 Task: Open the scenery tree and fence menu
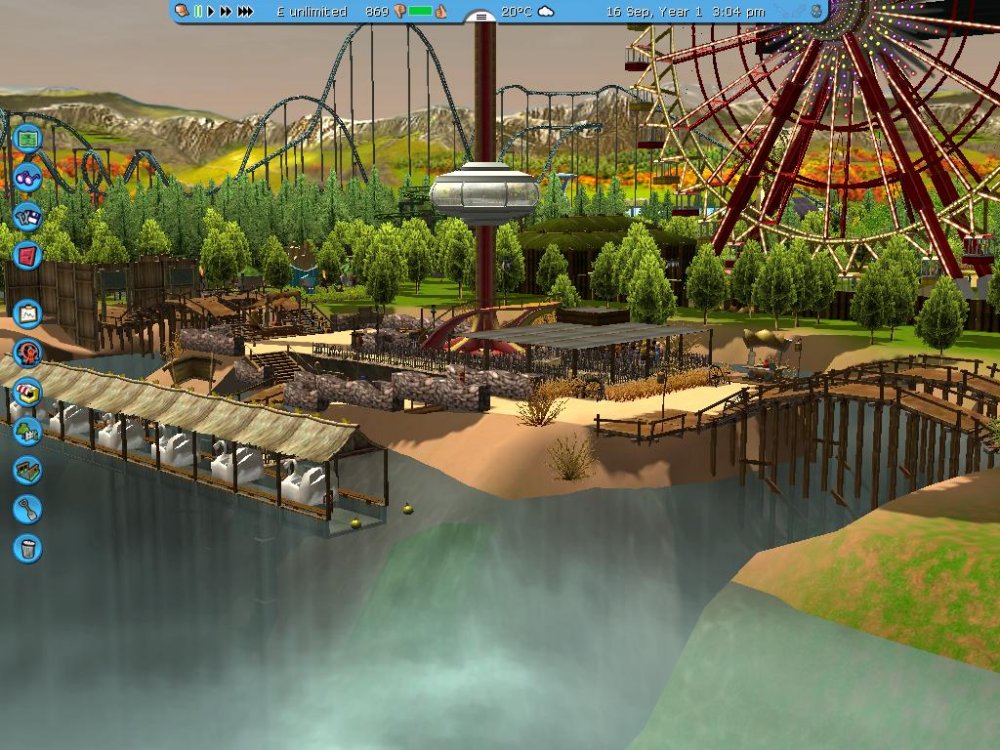pyautogui.click(x=27, y=431)
